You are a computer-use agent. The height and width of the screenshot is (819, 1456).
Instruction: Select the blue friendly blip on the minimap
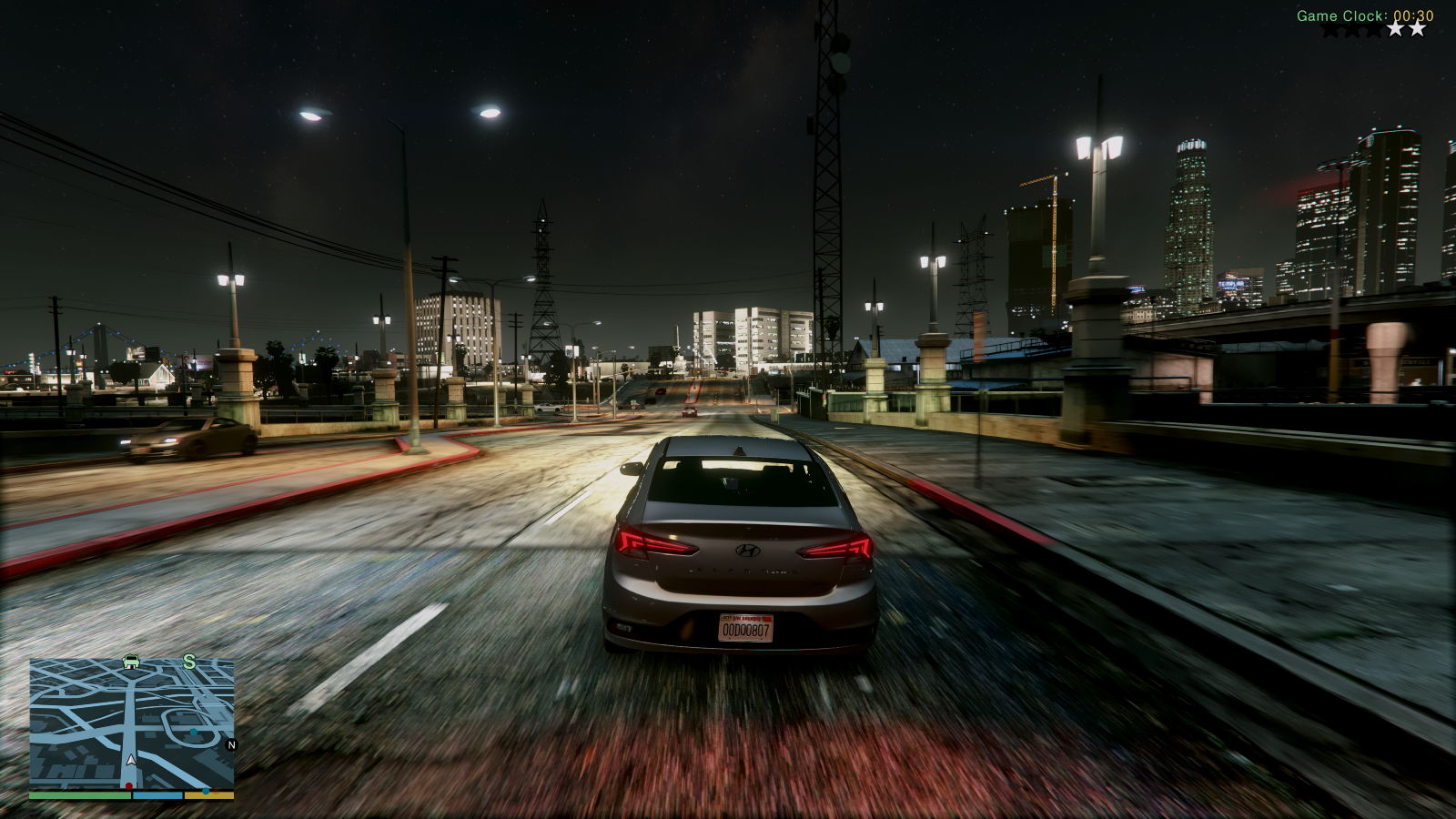tap(193, 733)
